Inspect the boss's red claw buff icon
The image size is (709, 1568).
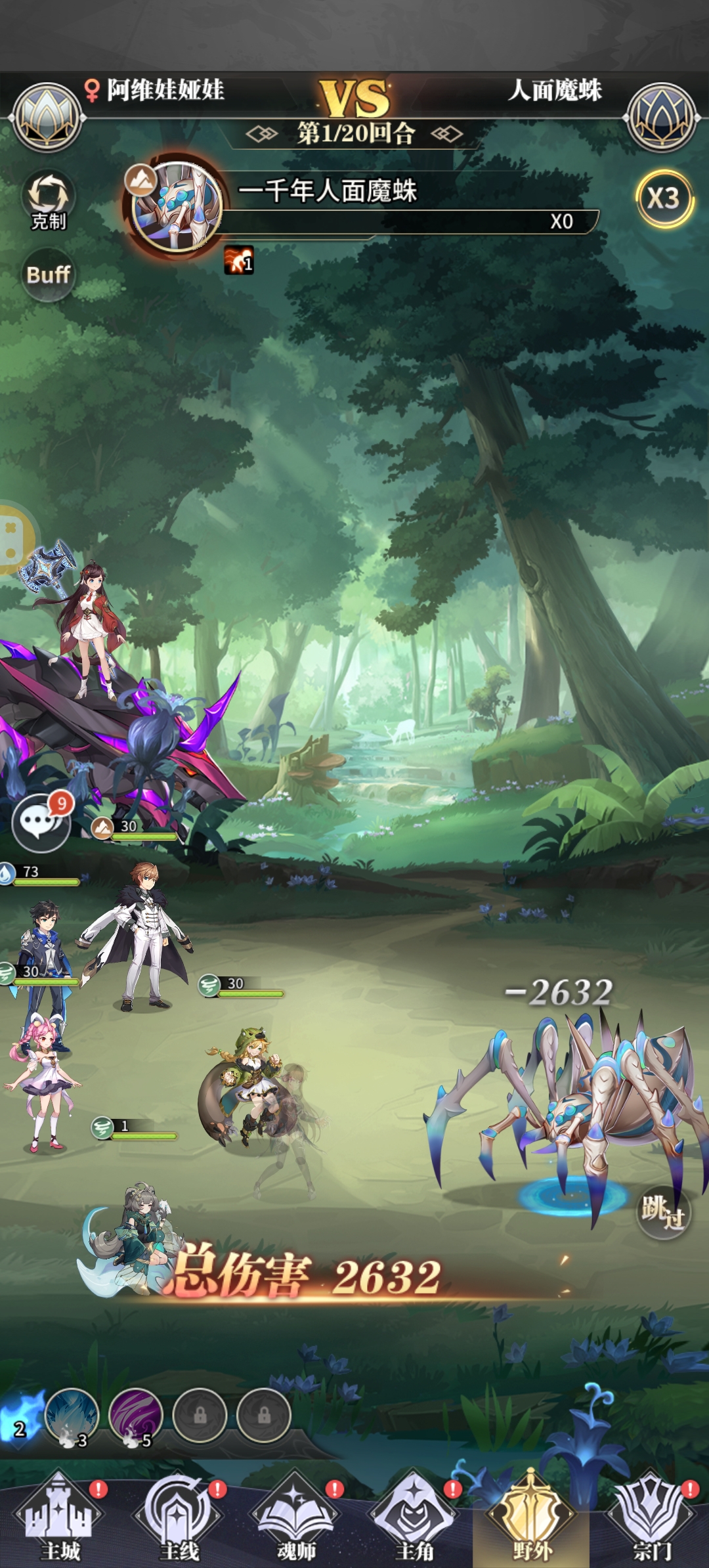(x=239, y=261)
